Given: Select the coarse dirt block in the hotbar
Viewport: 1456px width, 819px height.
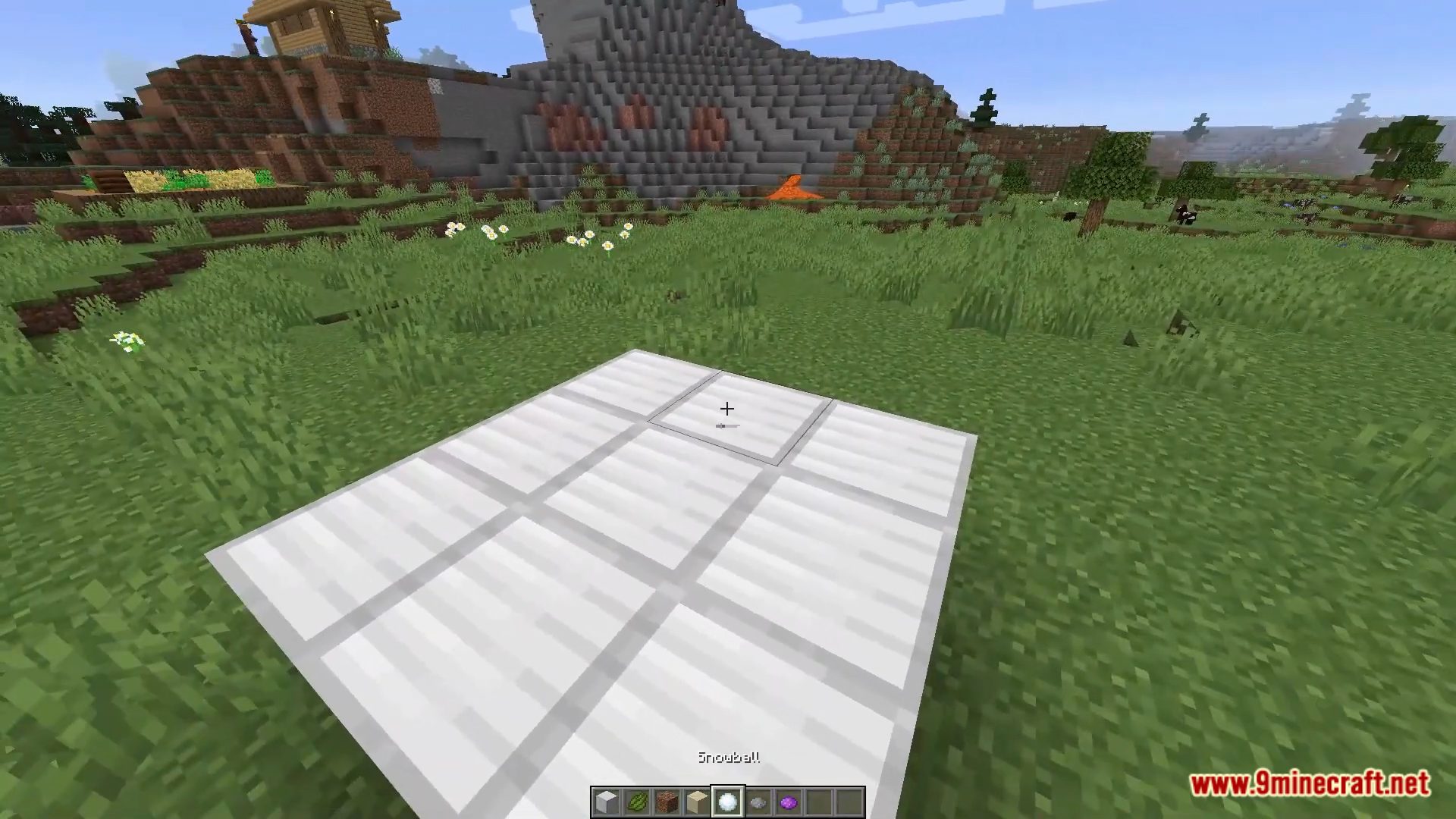Looking at the screenshot, I should coord(668,802).
